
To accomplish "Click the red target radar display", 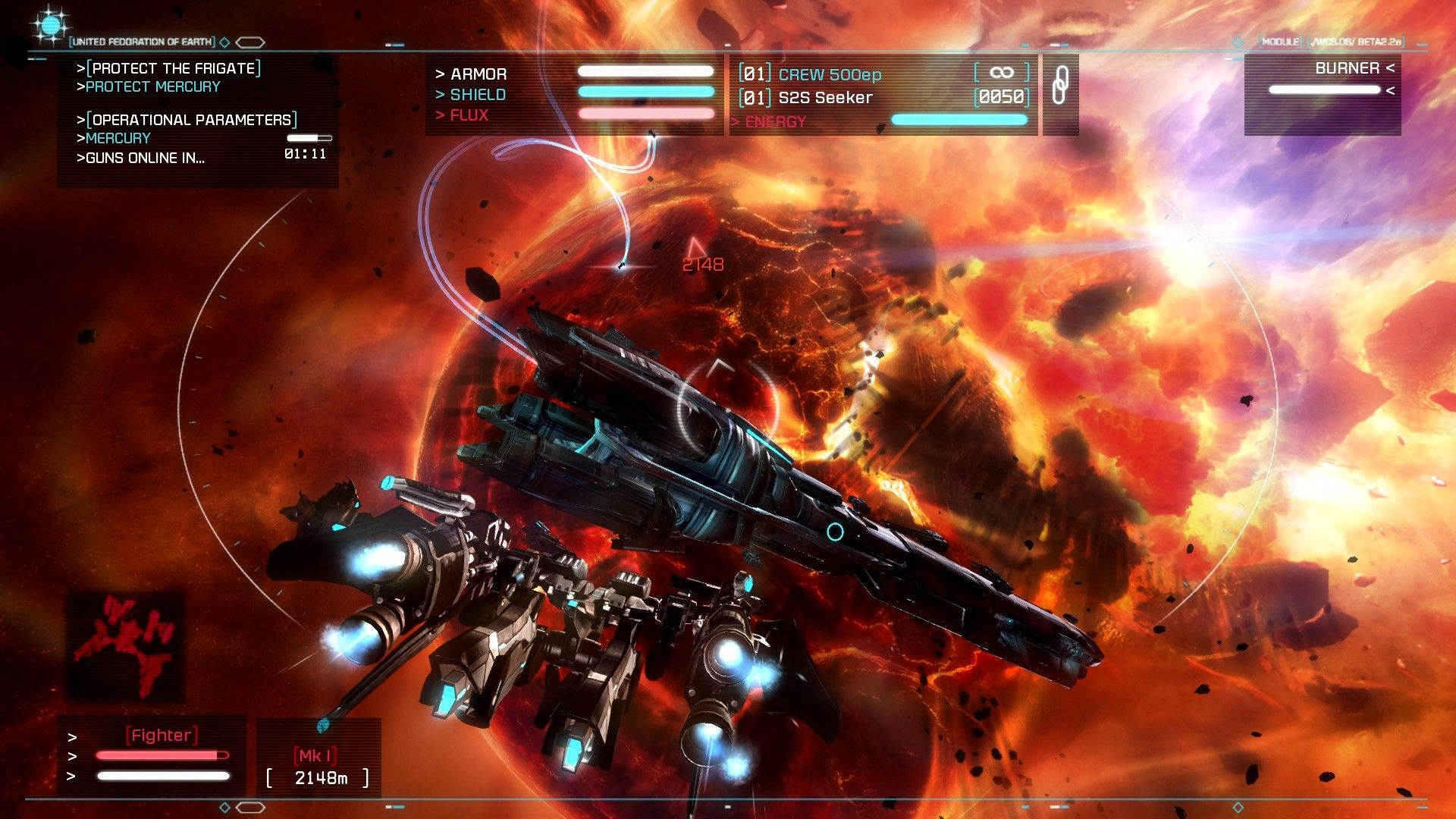I will point(127,645).
